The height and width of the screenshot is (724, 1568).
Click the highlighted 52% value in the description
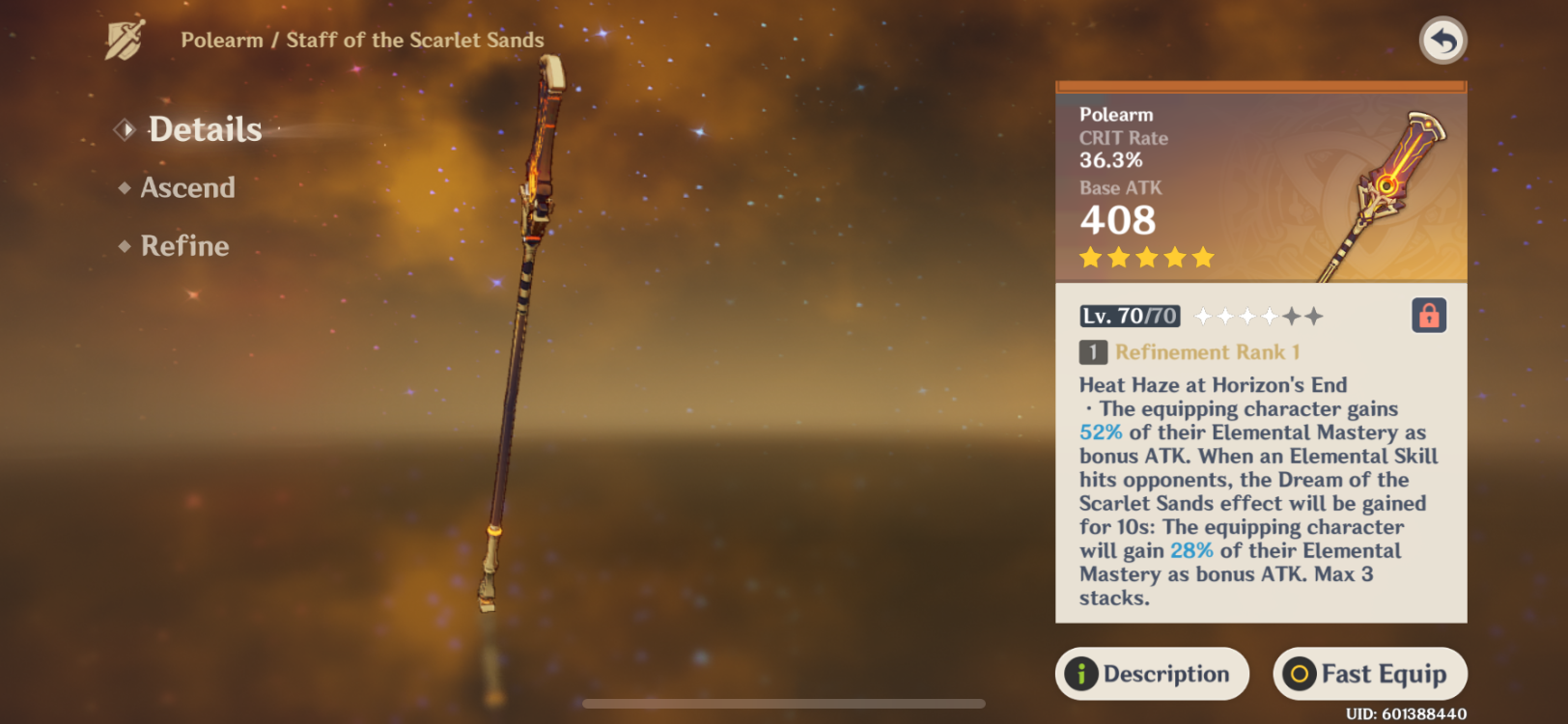pos(1100,432)
